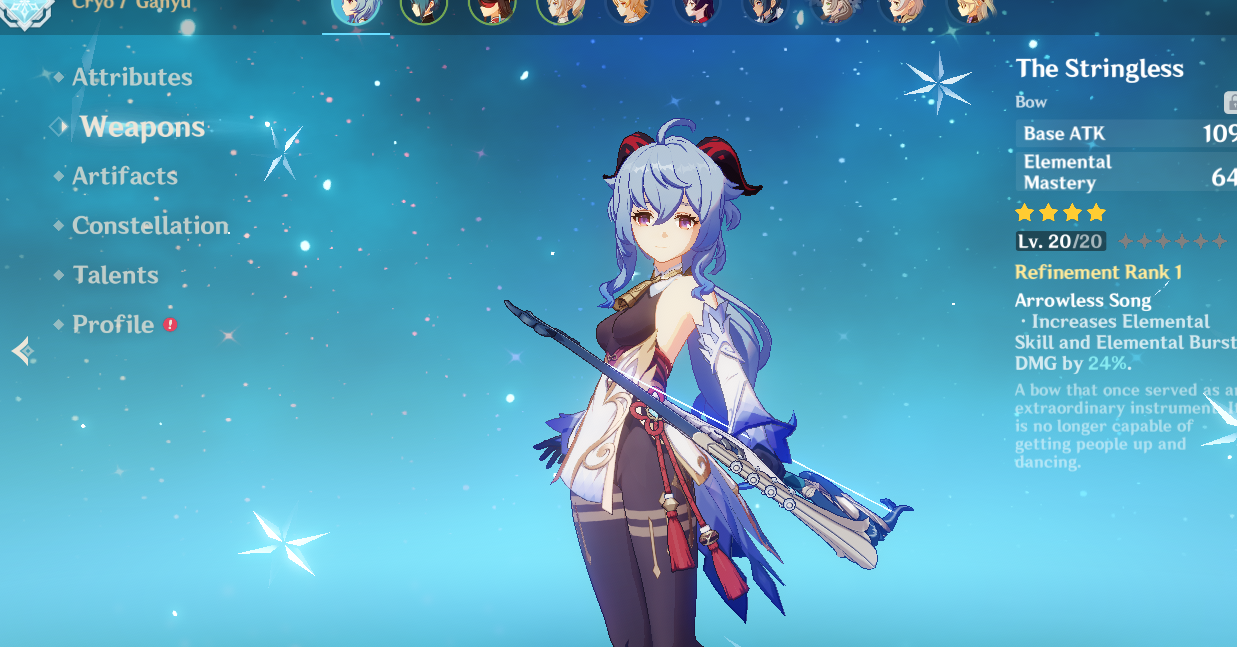Open the Profile entry with the red alert

pos(113,325)
